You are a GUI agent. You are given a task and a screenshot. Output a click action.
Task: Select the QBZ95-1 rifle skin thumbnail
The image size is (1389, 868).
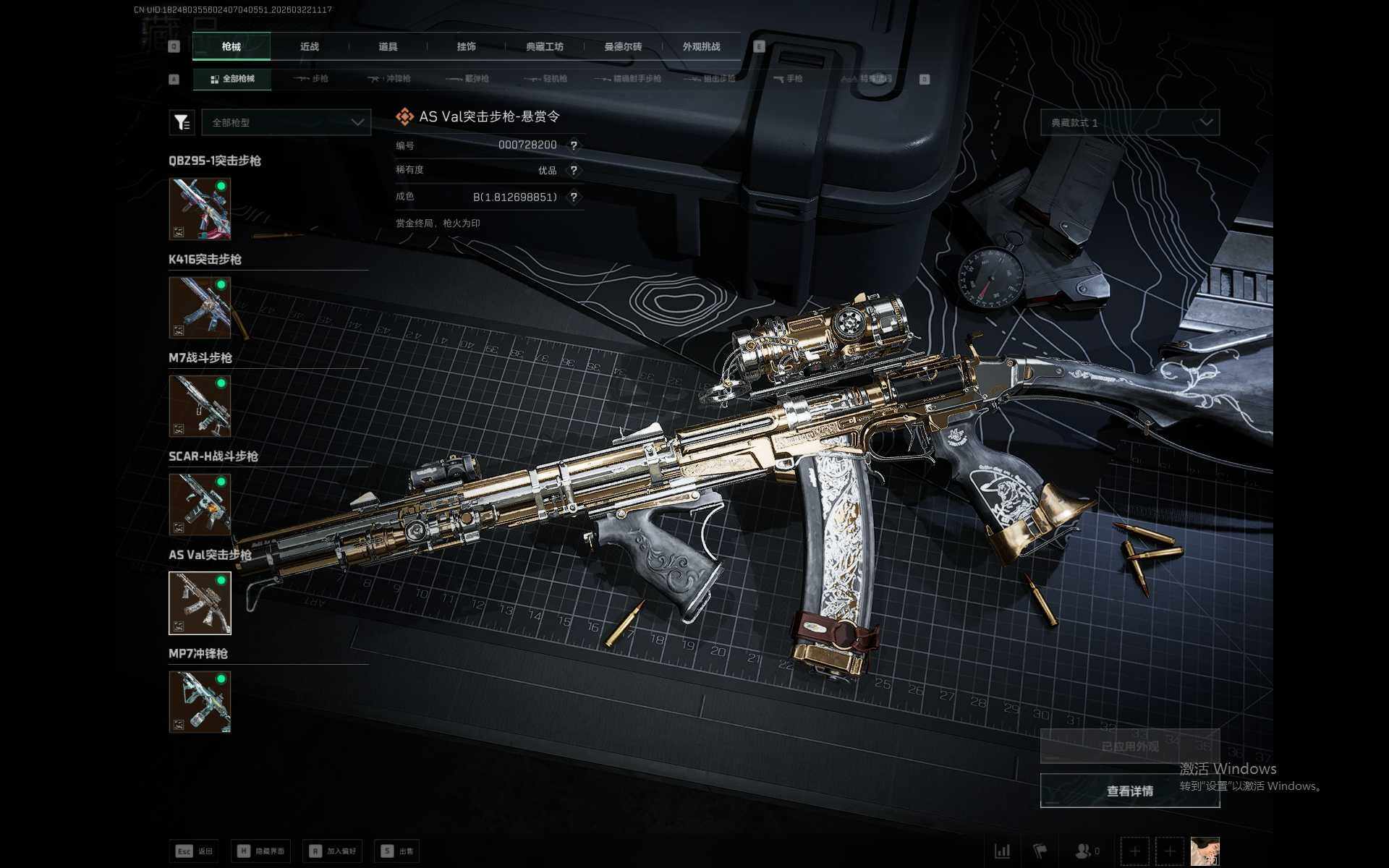[200, 209]
